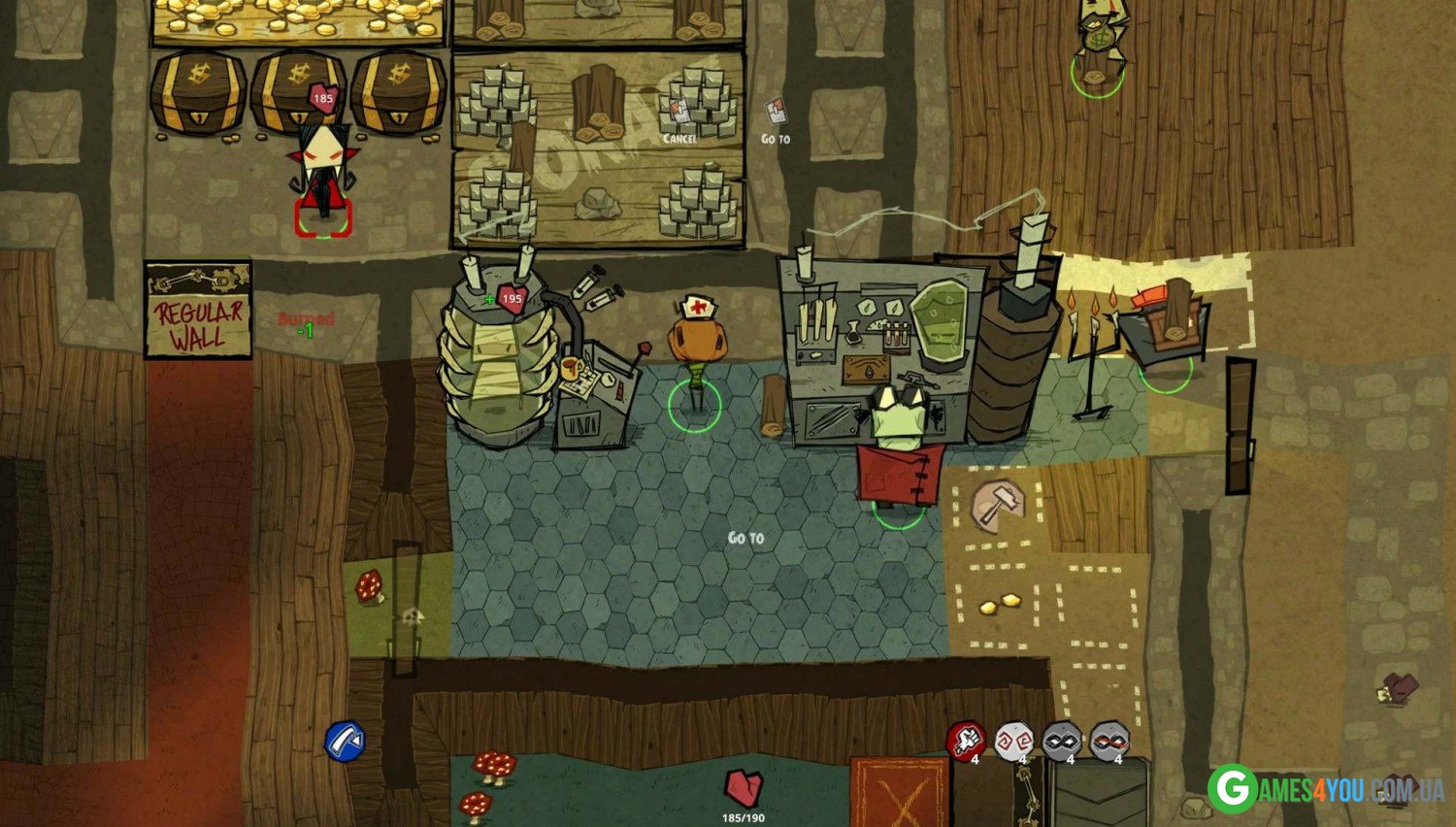The width and height of the screenshot is (1456, 827).
Task: Choose the grey ability with red-striped goggles
Action: point(1109,741)
